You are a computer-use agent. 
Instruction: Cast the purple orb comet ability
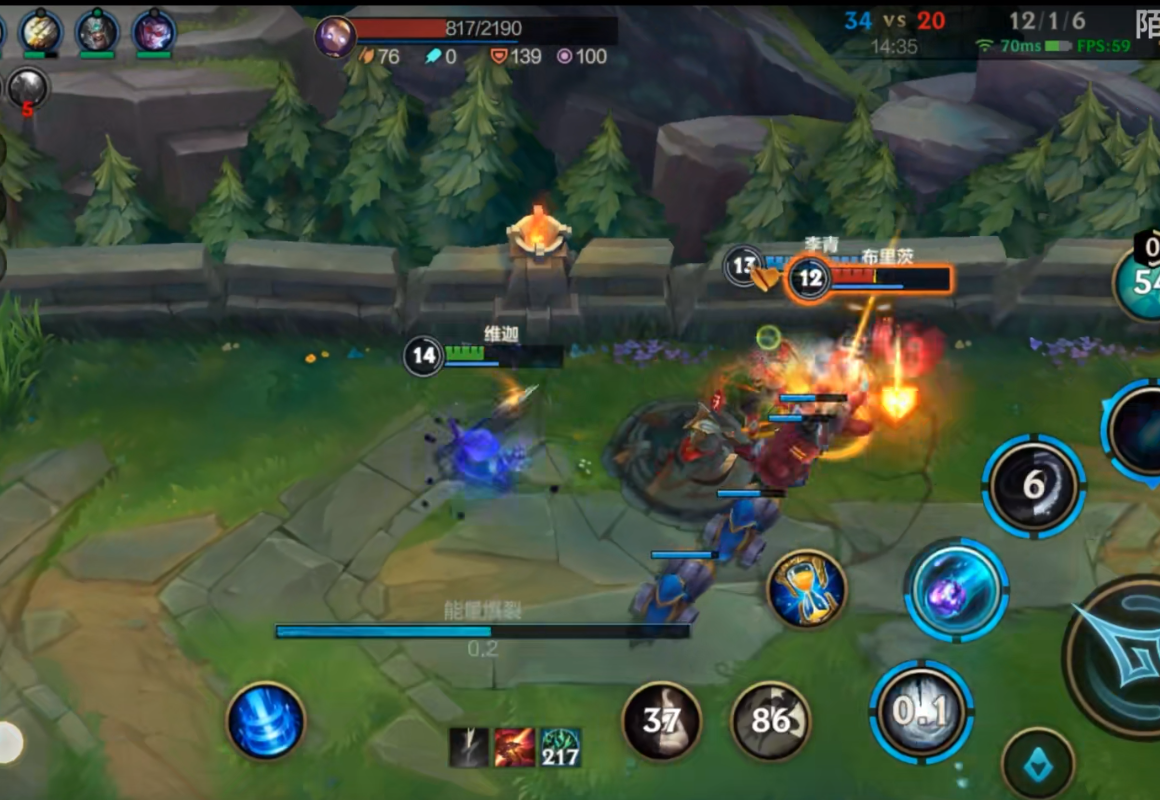956,590
